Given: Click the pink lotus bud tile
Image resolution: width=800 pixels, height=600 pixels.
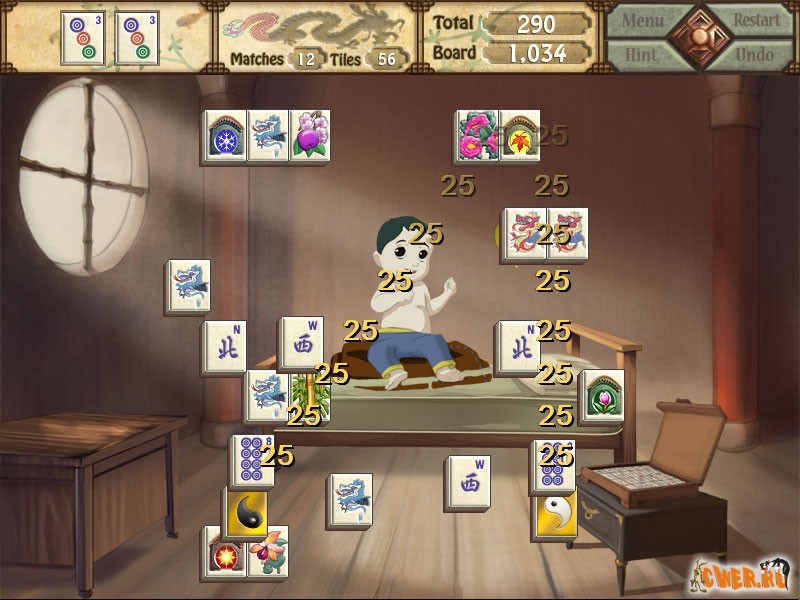Looking at the screenshot, I should (603, 396).
